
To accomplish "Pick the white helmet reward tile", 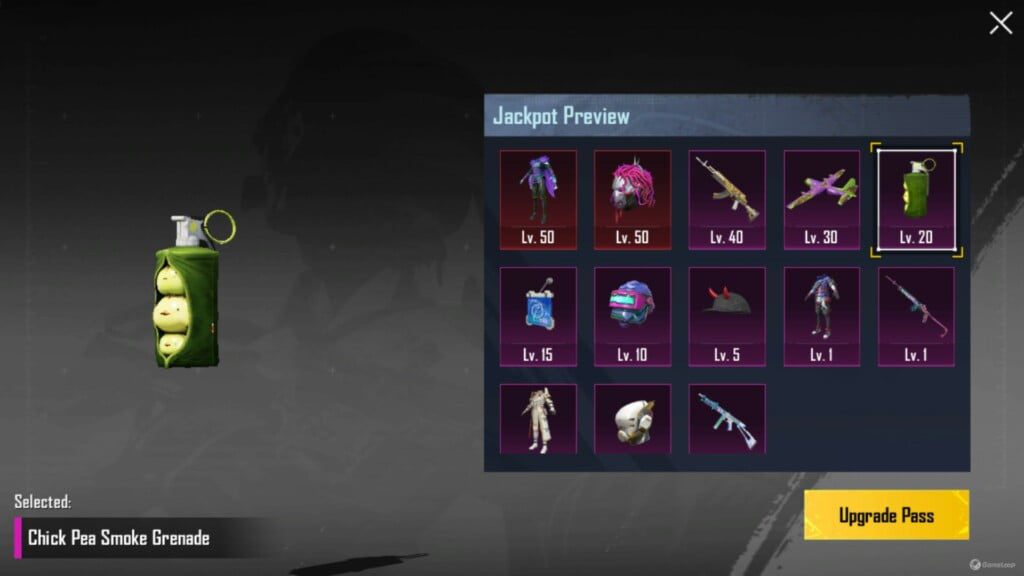I will tap(632, 419).
